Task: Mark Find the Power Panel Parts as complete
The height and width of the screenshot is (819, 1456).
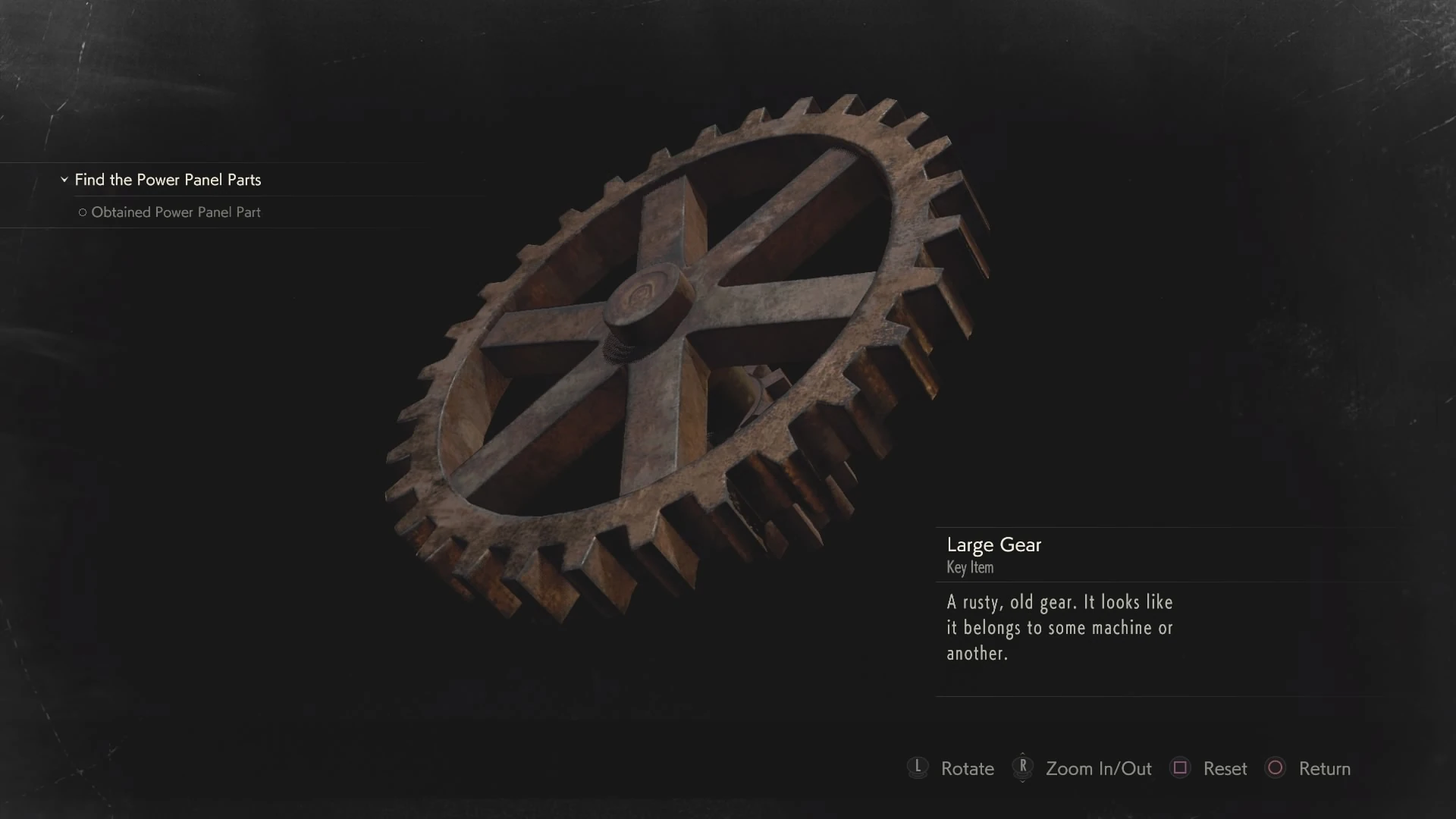Action: (168, 180)
